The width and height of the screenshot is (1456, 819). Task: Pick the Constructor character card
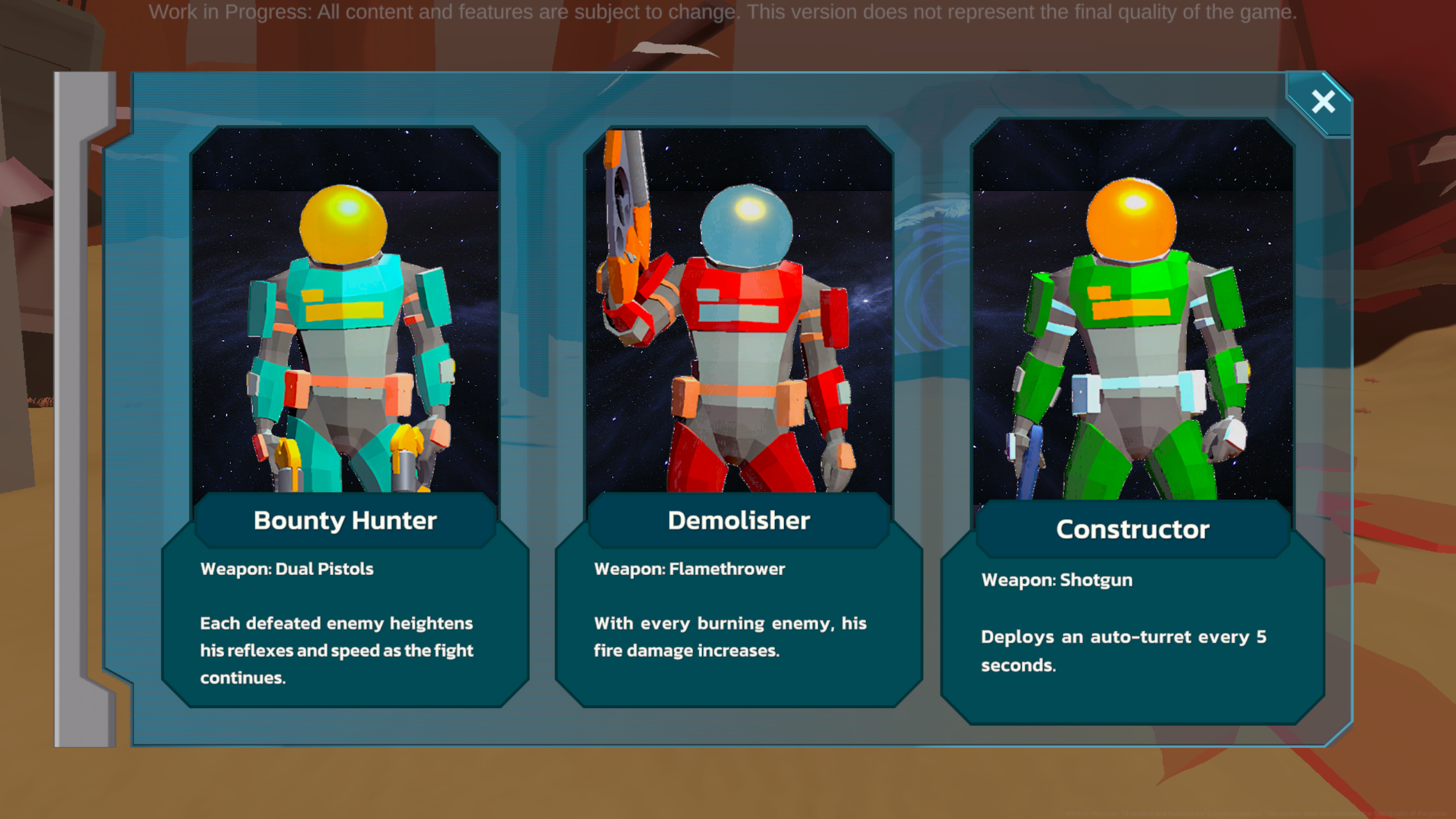click(x=1132, y=421)
